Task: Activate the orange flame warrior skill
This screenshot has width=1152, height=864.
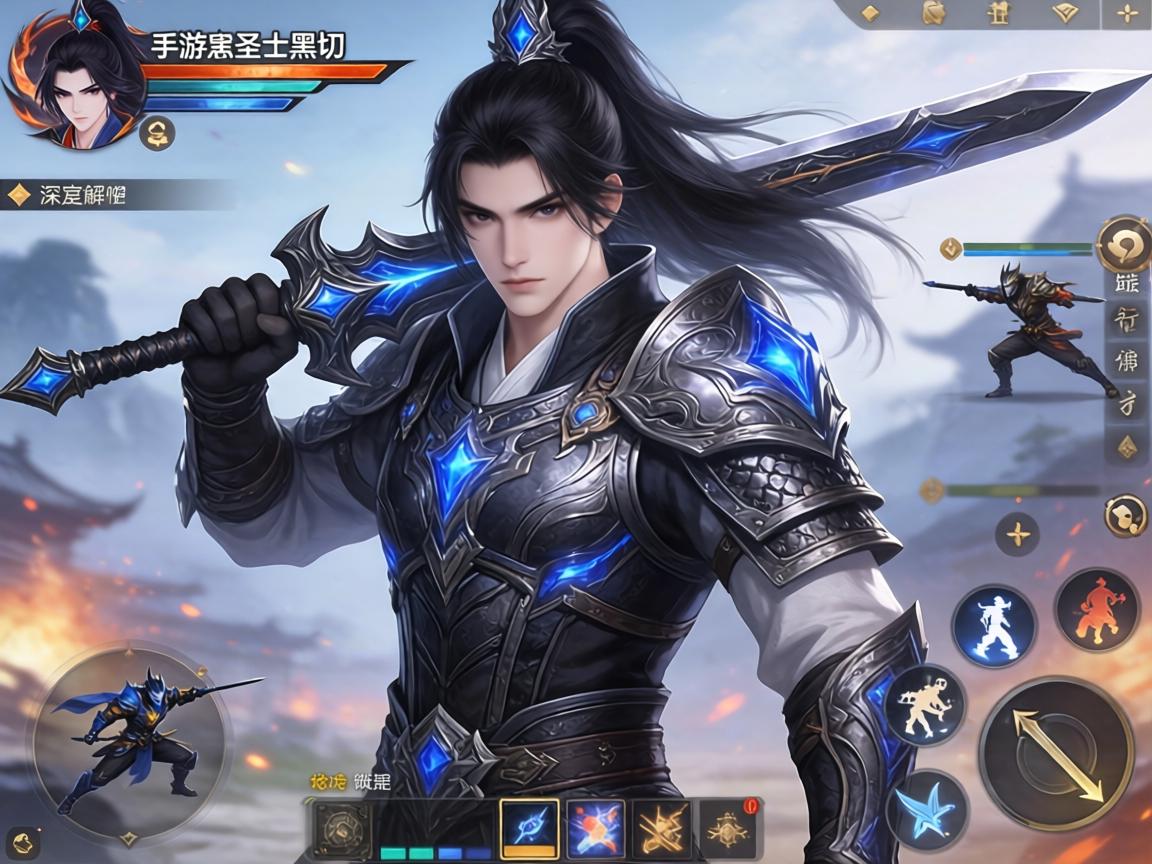Action: point(1097,609)
